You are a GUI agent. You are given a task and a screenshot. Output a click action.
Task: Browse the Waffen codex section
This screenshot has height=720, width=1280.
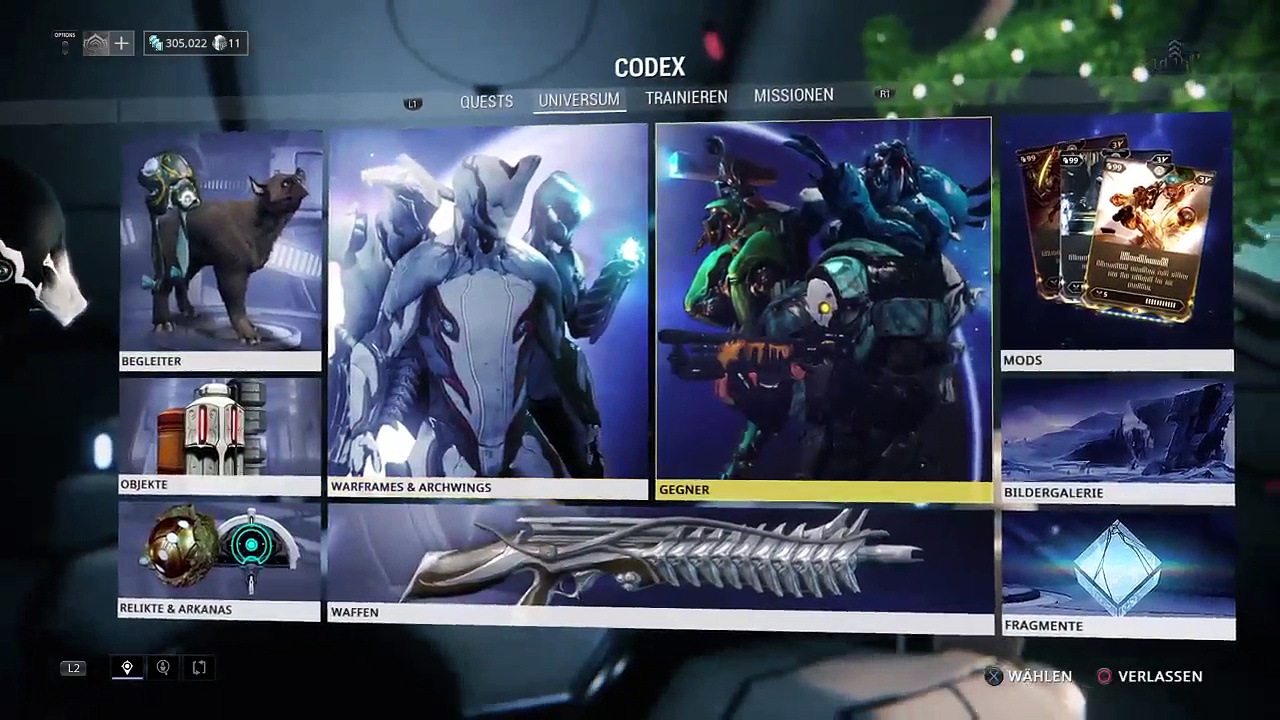pyautogui.click(x=660, y=565)
